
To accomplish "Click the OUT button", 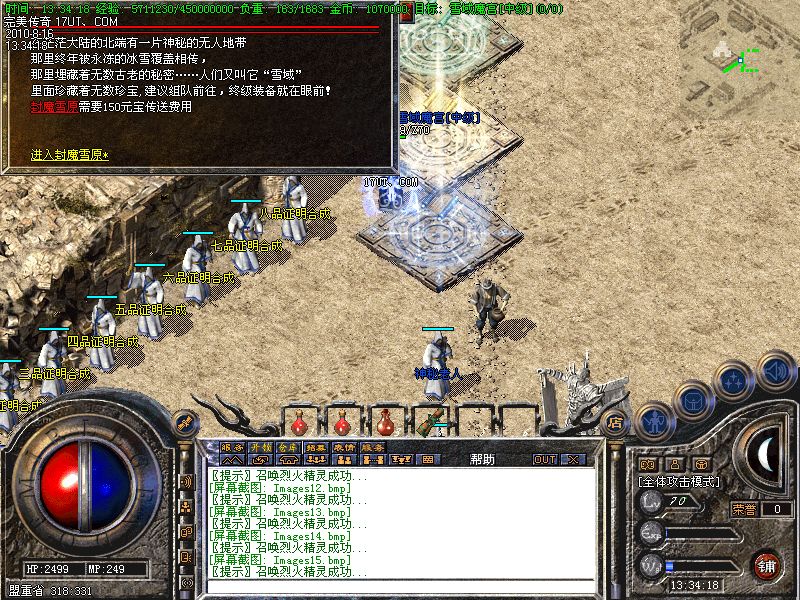I will pos(544,459).
